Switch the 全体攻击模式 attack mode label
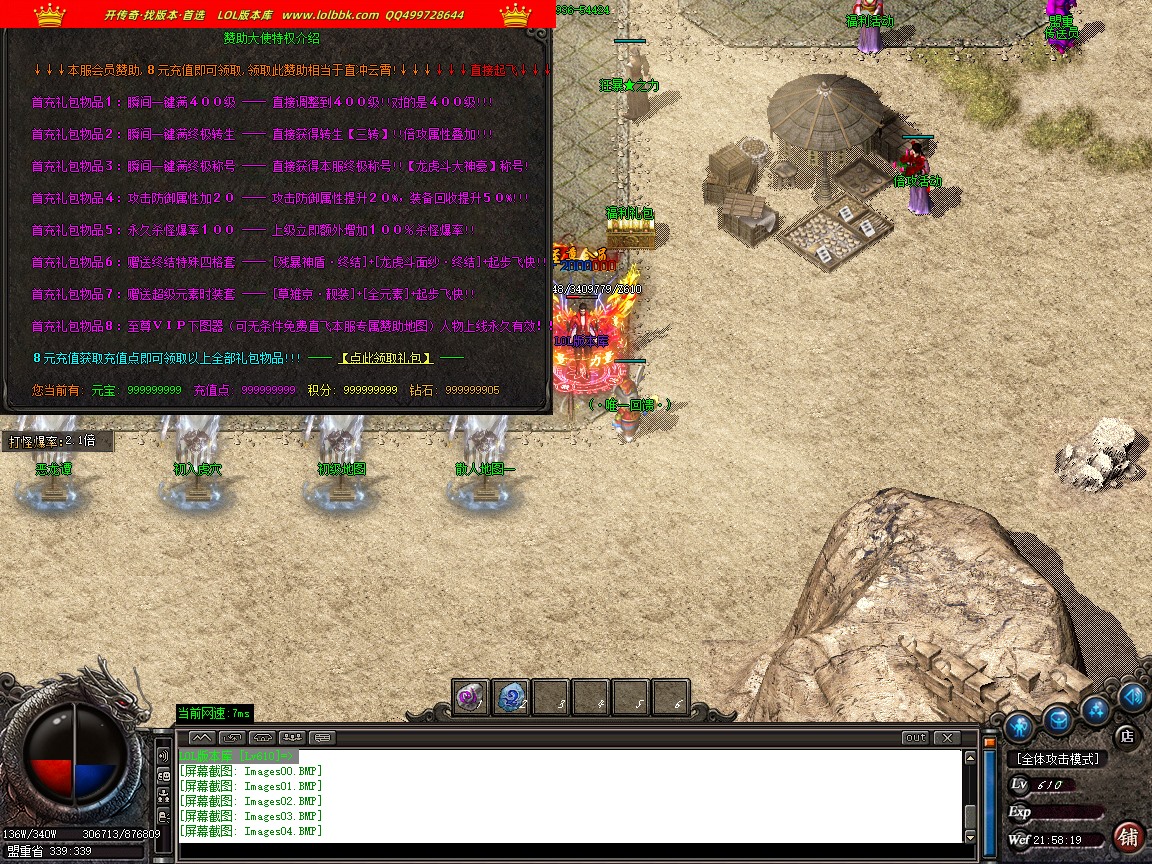 click(x=1057, y=760)
